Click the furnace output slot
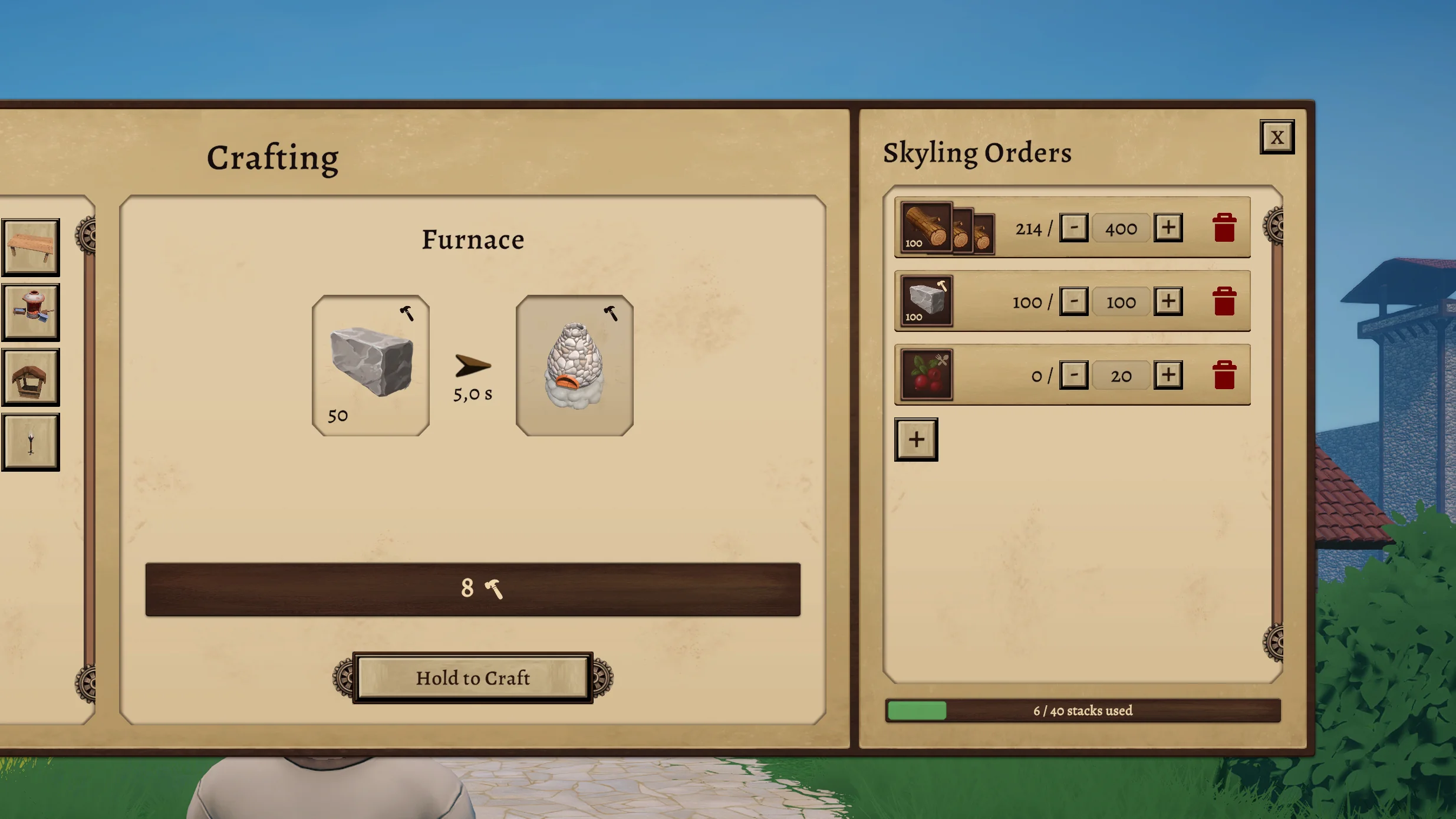 pyautogui.click(x=575, y=366)
